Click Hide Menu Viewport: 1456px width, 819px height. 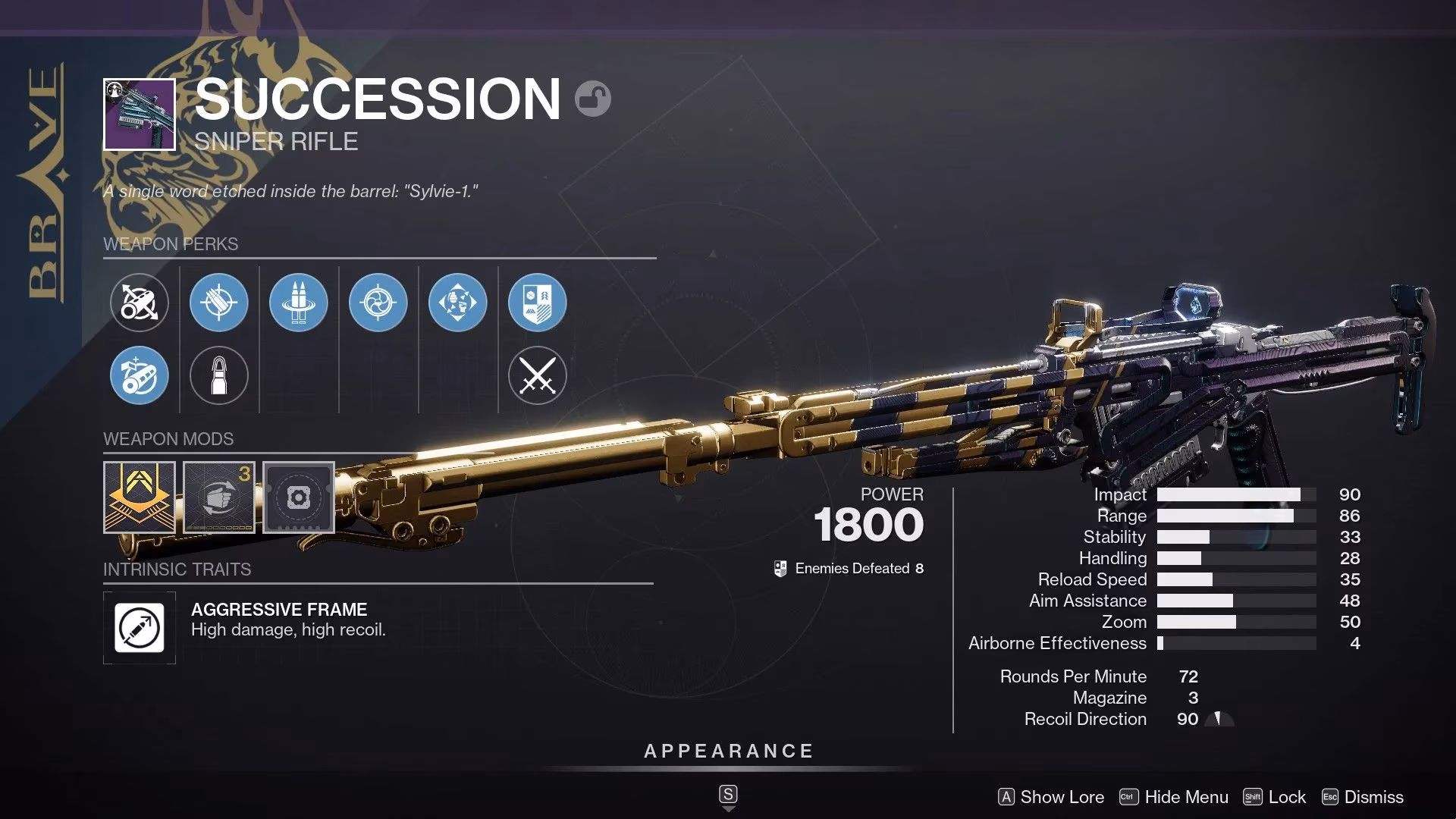coord(1188,797)
